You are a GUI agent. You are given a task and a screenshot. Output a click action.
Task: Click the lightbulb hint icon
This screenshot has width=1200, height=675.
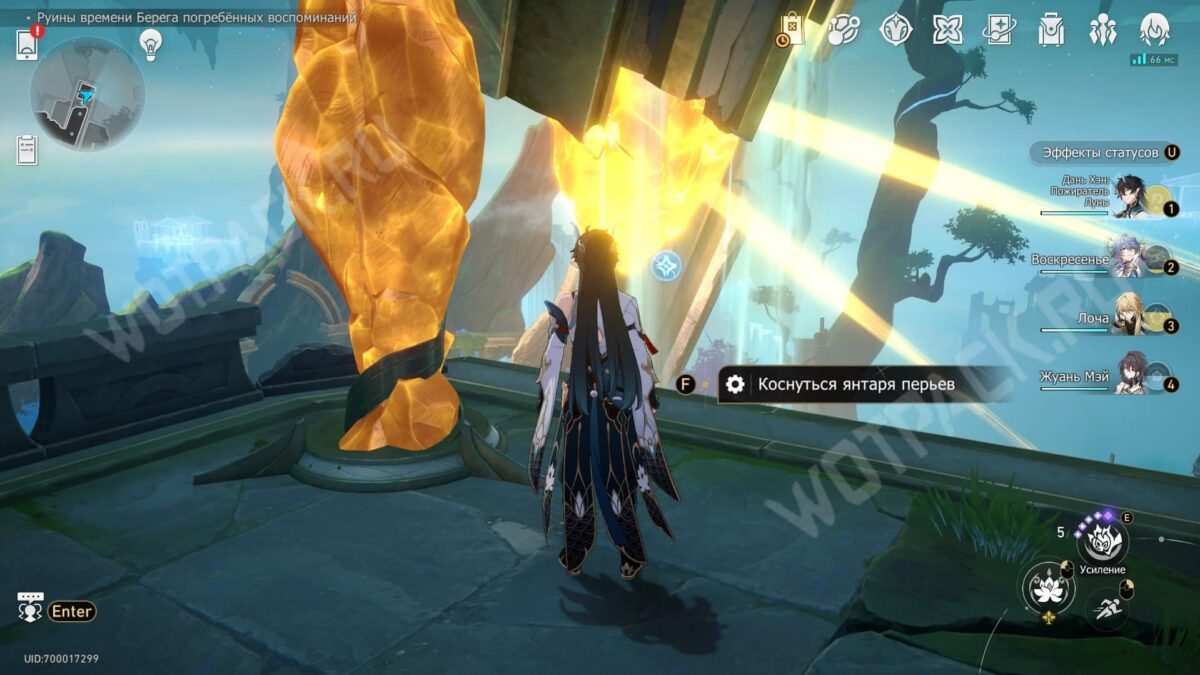151,43
